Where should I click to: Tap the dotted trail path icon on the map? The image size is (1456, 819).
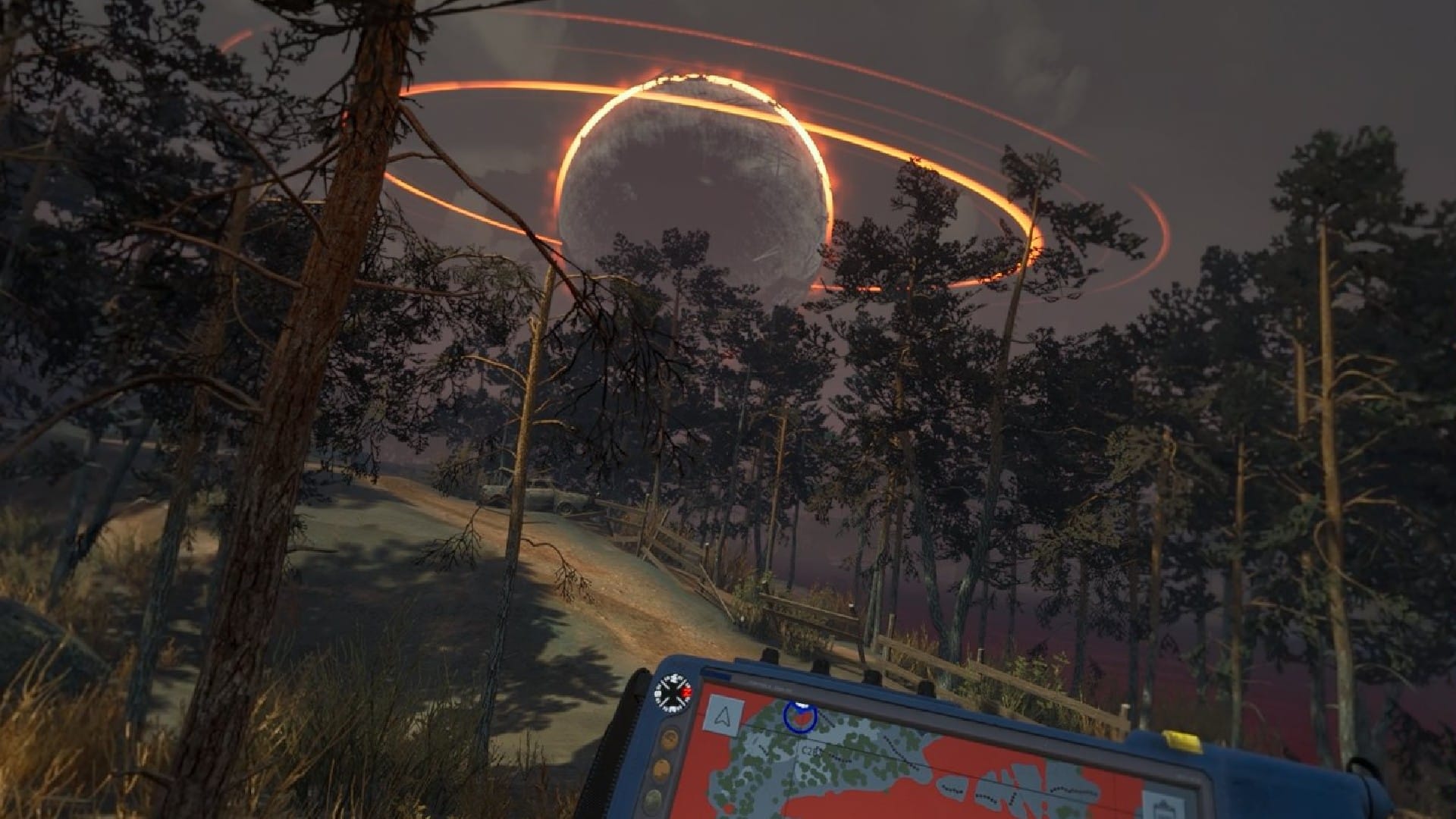click(836, 760)
